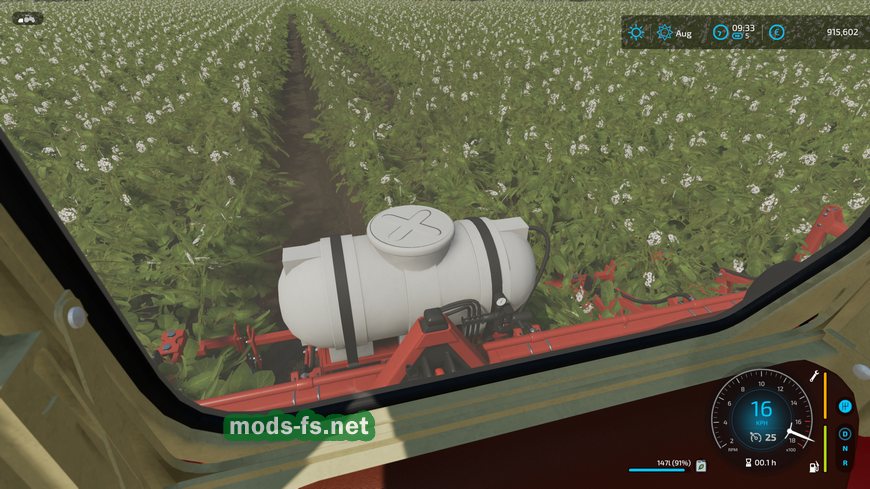The height and width of the screenshot is (489, 870).
Task: Click the euro money icon
Action: click(x=777, y=33)
